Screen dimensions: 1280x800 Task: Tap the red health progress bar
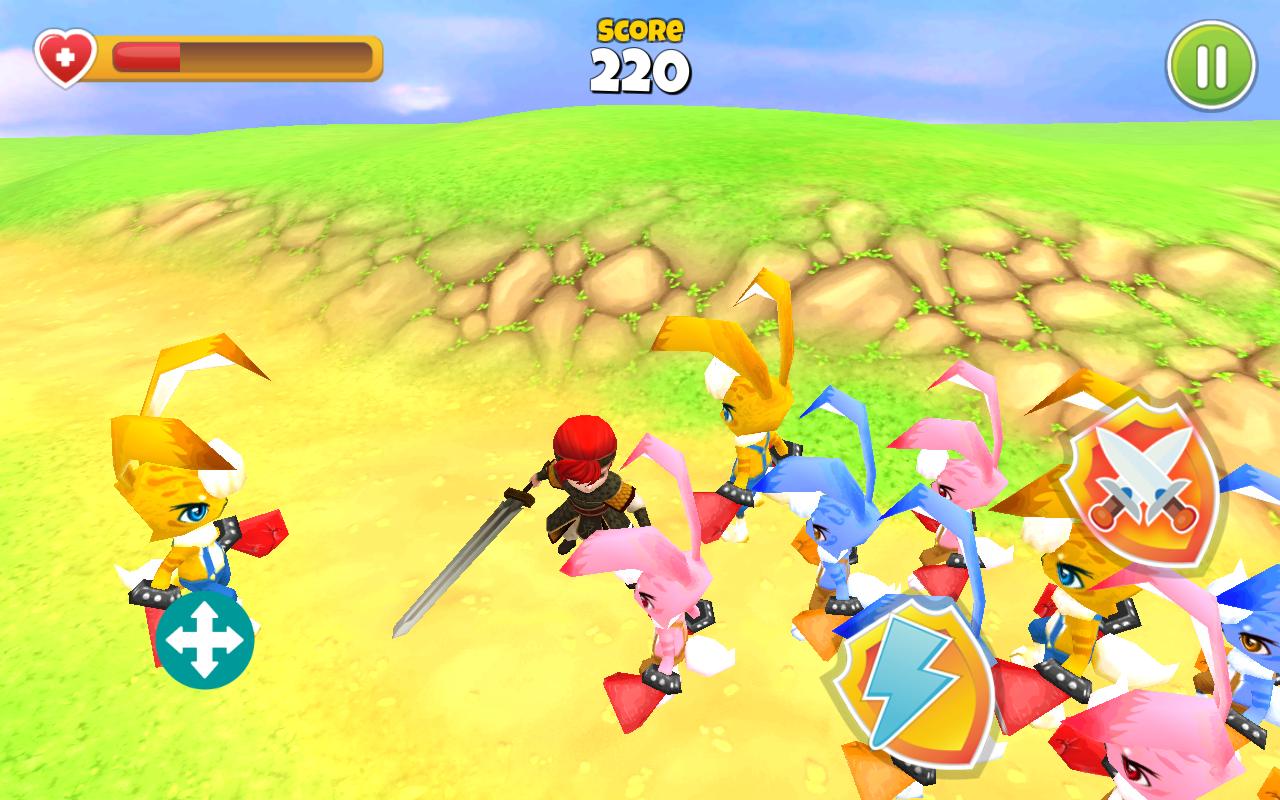[x=145, y=57]
